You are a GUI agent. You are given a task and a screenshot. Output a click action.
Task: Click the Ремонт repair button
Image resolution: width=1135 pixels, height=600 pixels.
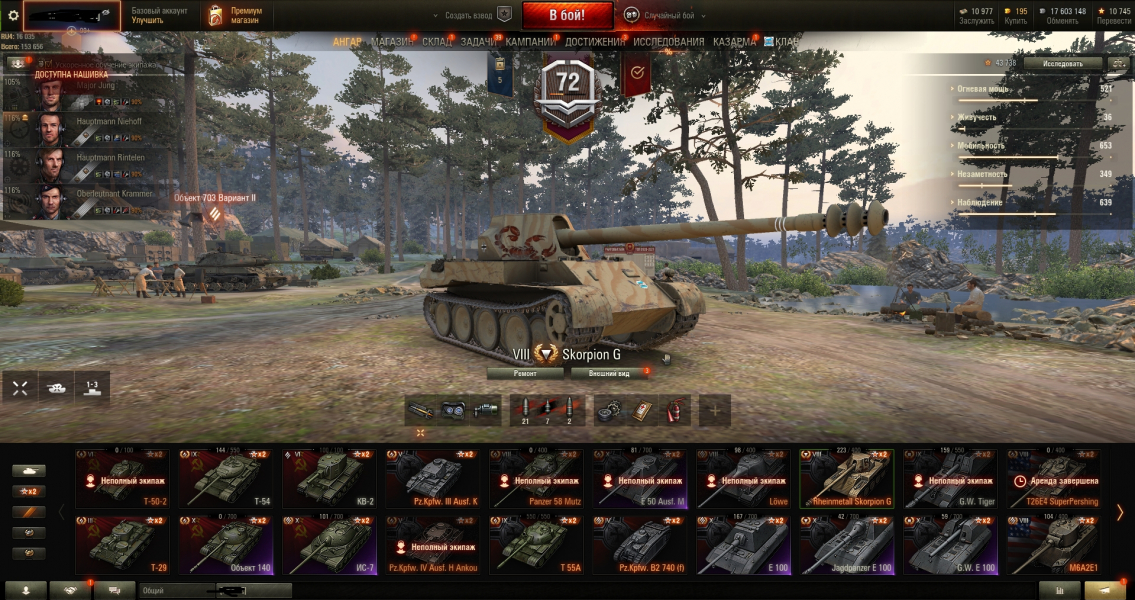(x=525, y=373)
